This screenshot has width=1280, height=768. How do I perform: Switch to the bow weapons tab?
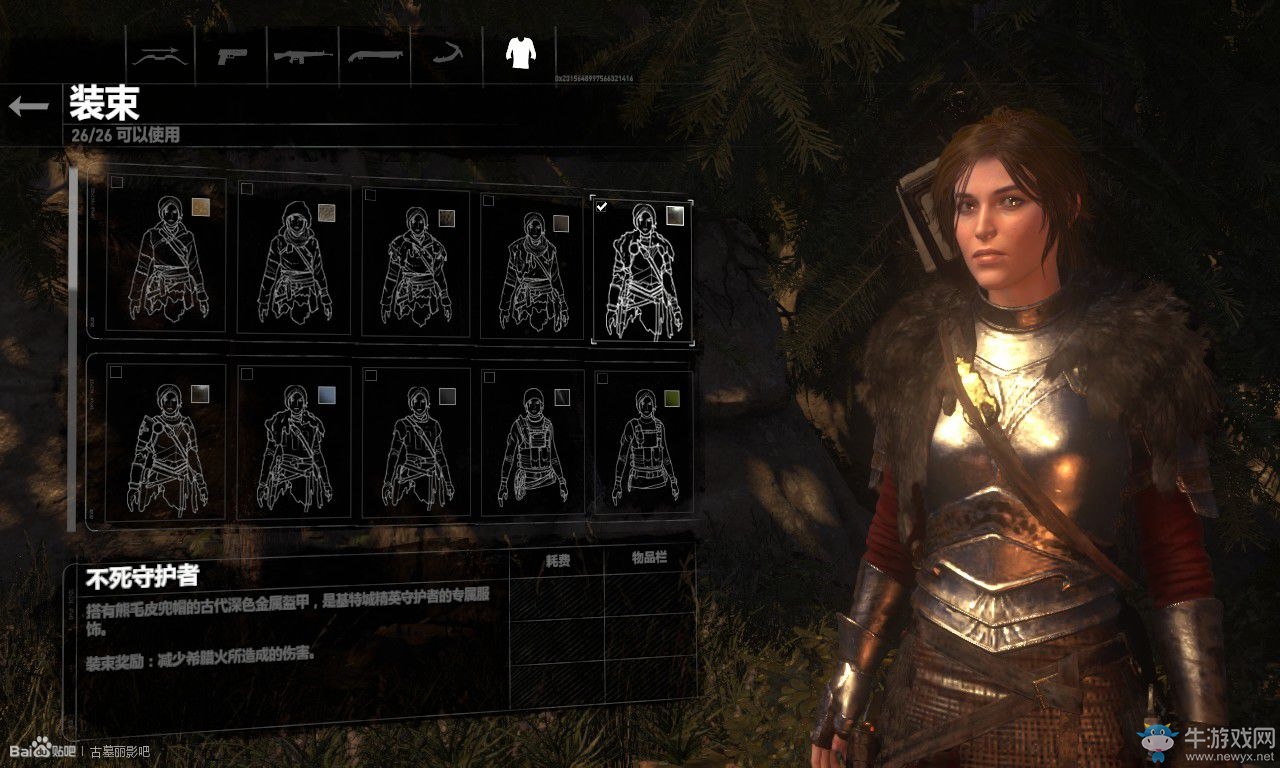coord(160,54)
